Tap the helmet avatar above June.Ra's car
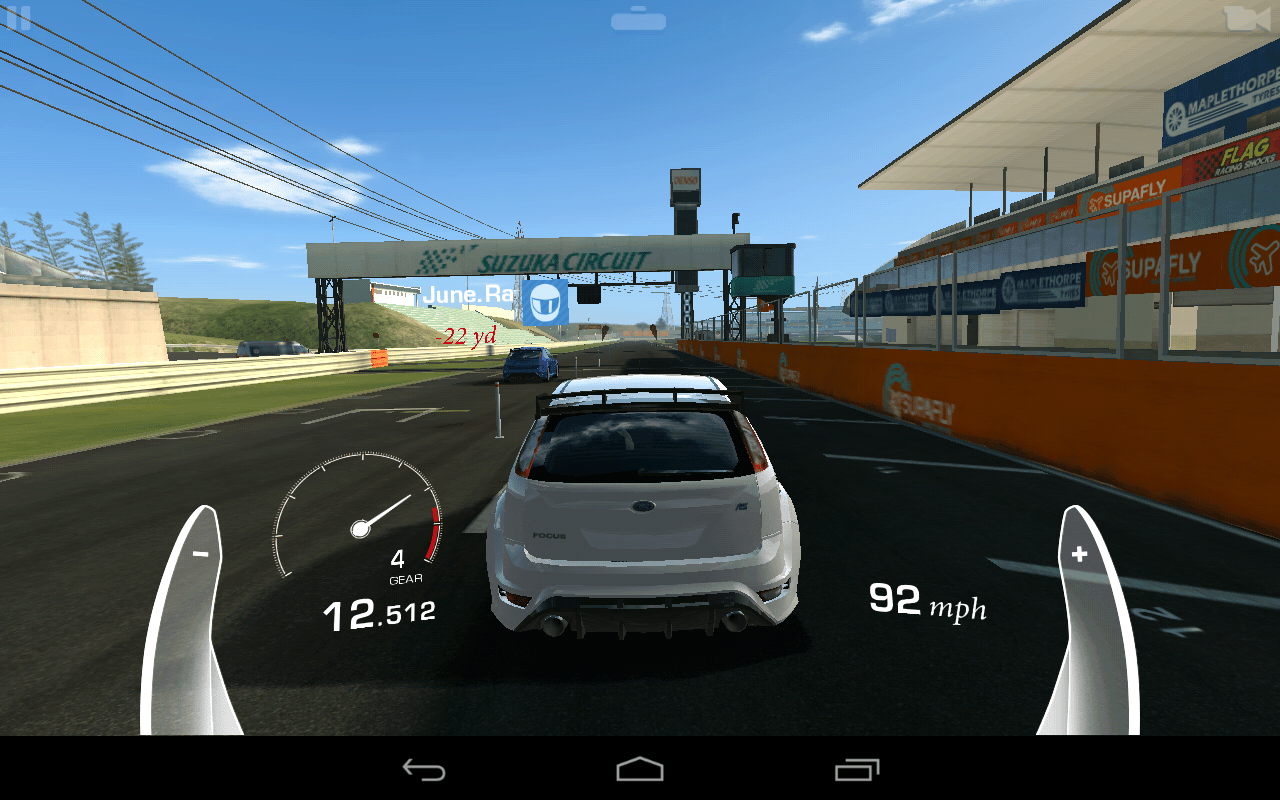The width and height of the screenshot is (1280, 800). click(546, 302)
